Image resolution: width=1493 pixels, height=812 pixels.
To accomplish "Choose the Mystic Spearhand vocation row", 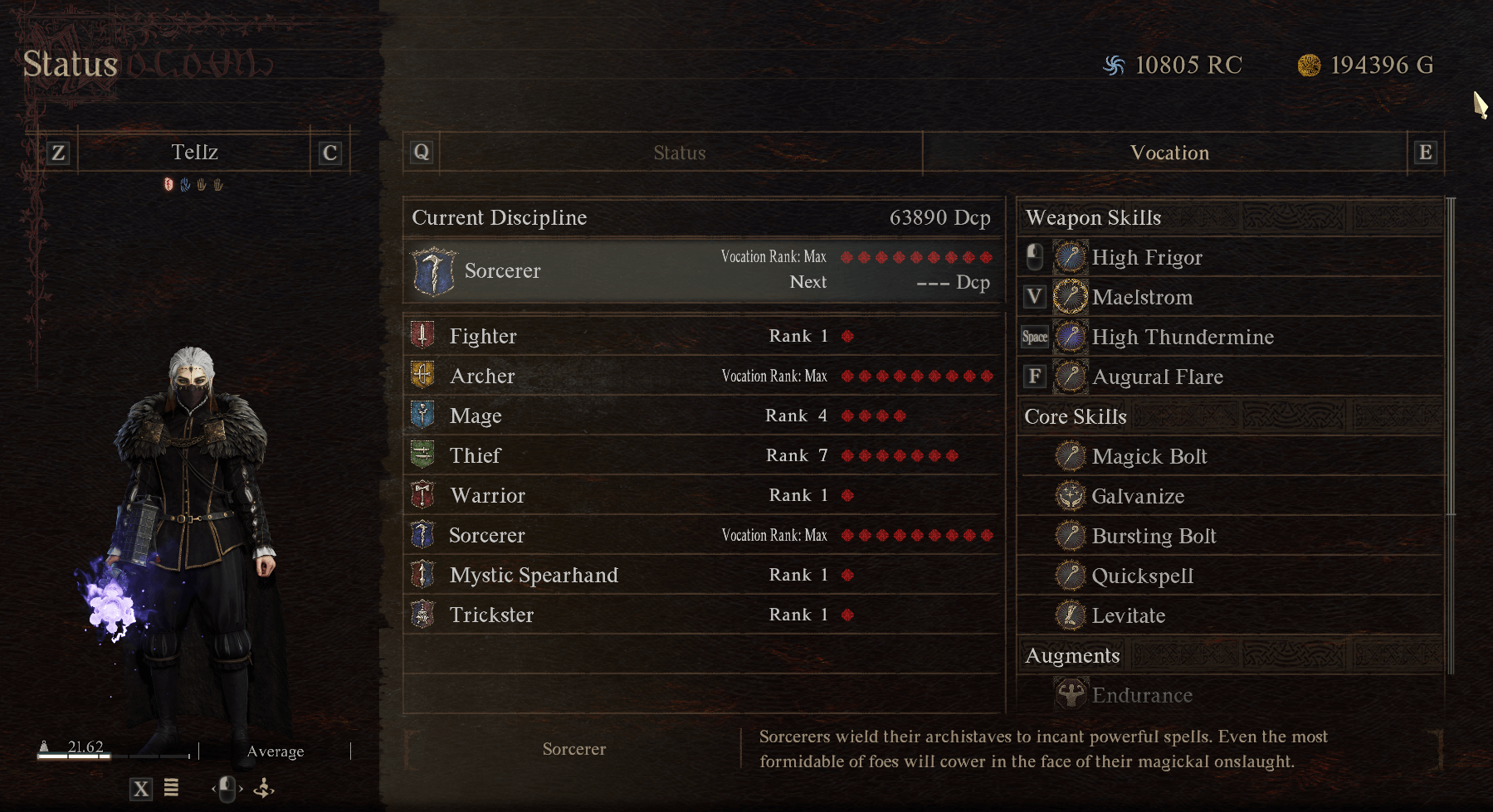I will click(702, 575).
